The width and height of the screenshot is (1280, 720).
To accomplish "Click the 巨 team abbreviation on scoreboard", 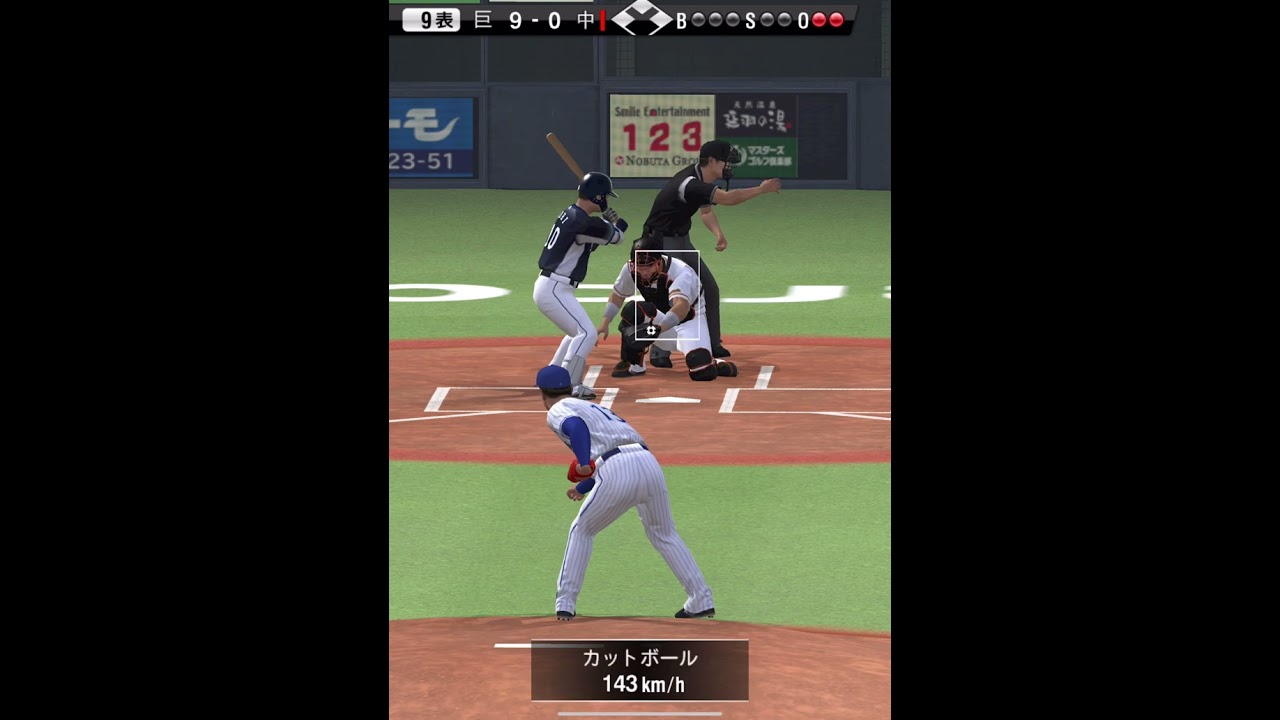I will point(484,18).
